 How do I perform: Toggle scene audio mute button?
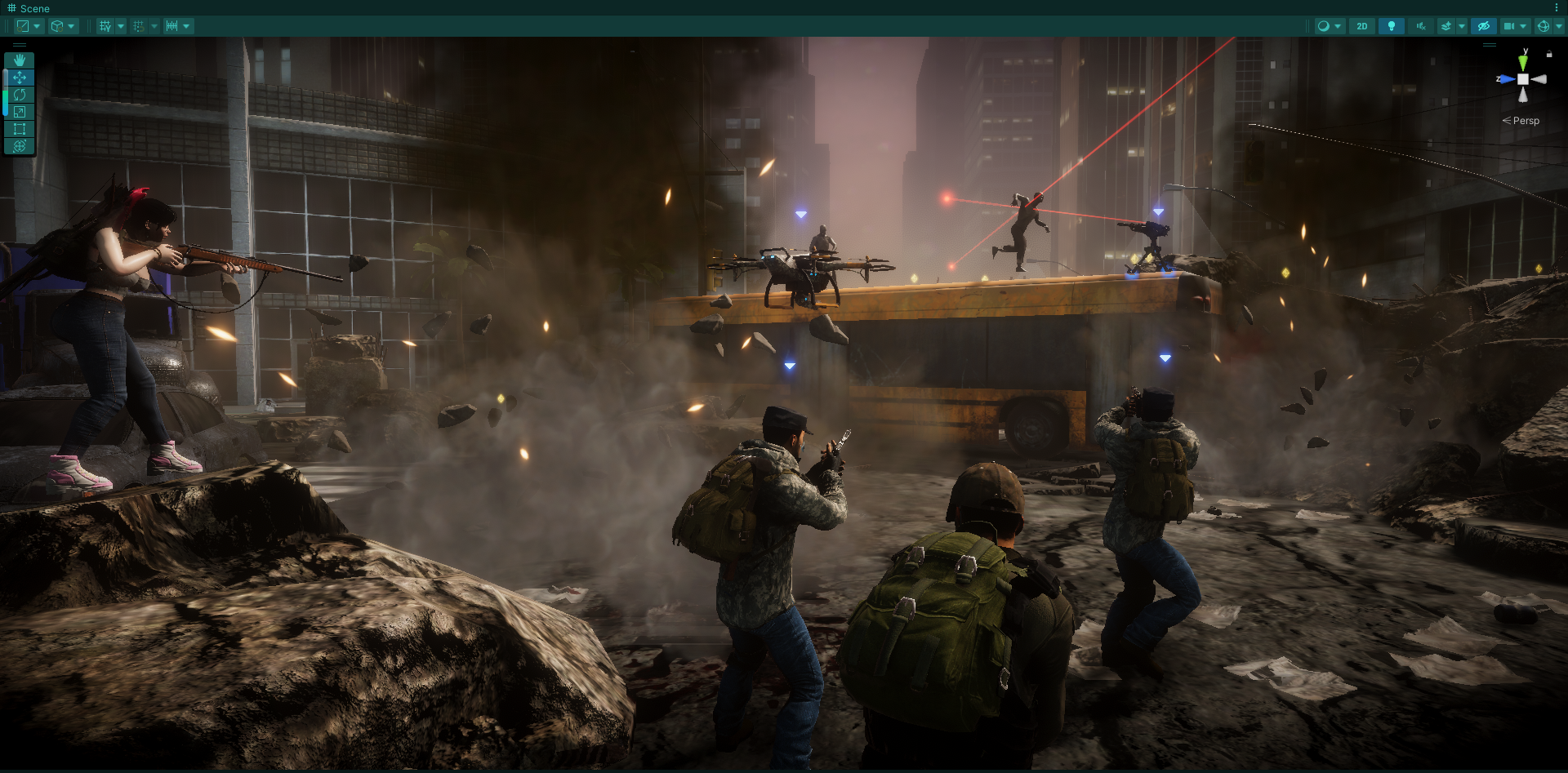point(1421,26)
